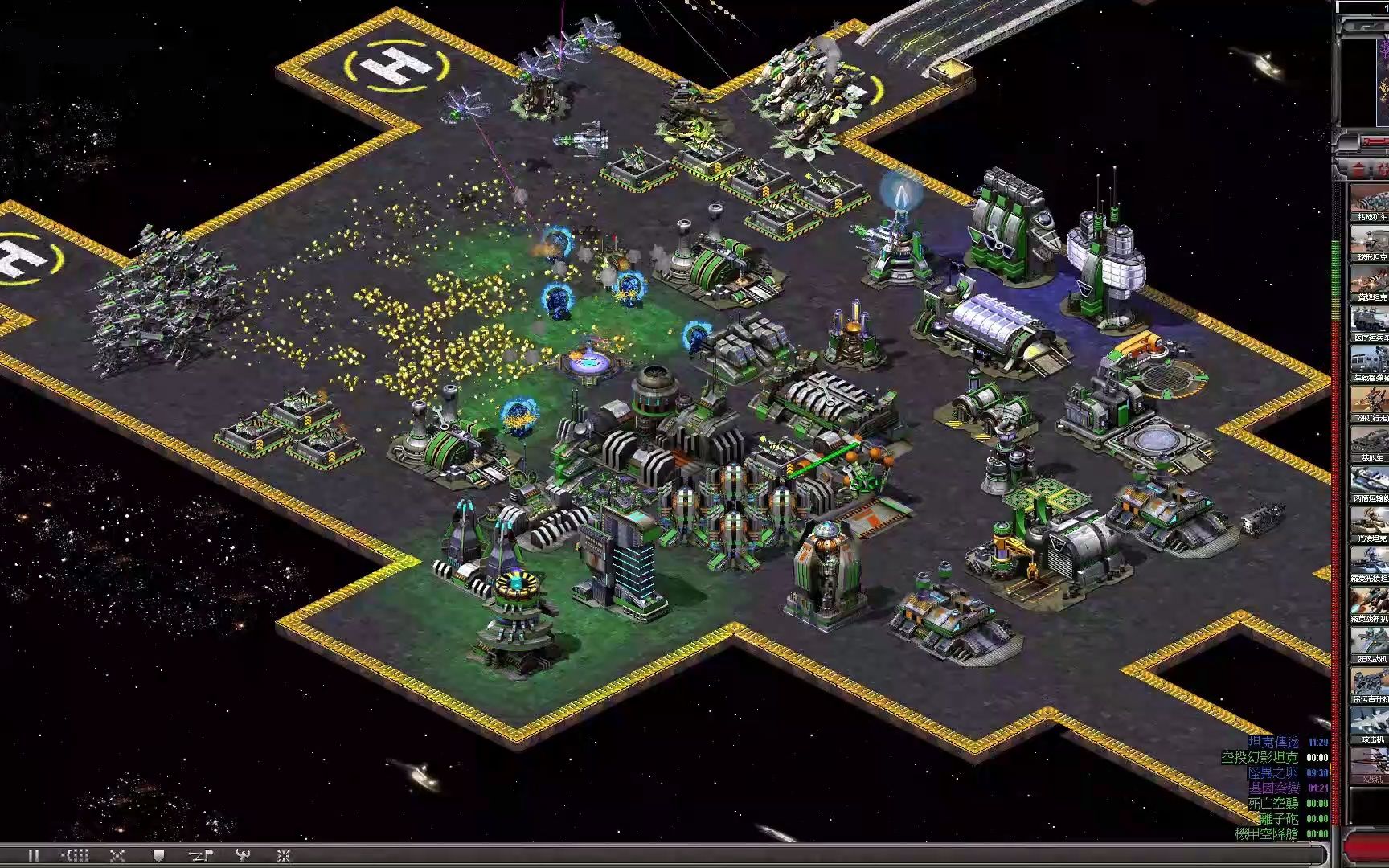The width and height of the screenshot is (1389, 868).
Task: Build the 基地车 vehicle
Action: tap(1370, 442)
